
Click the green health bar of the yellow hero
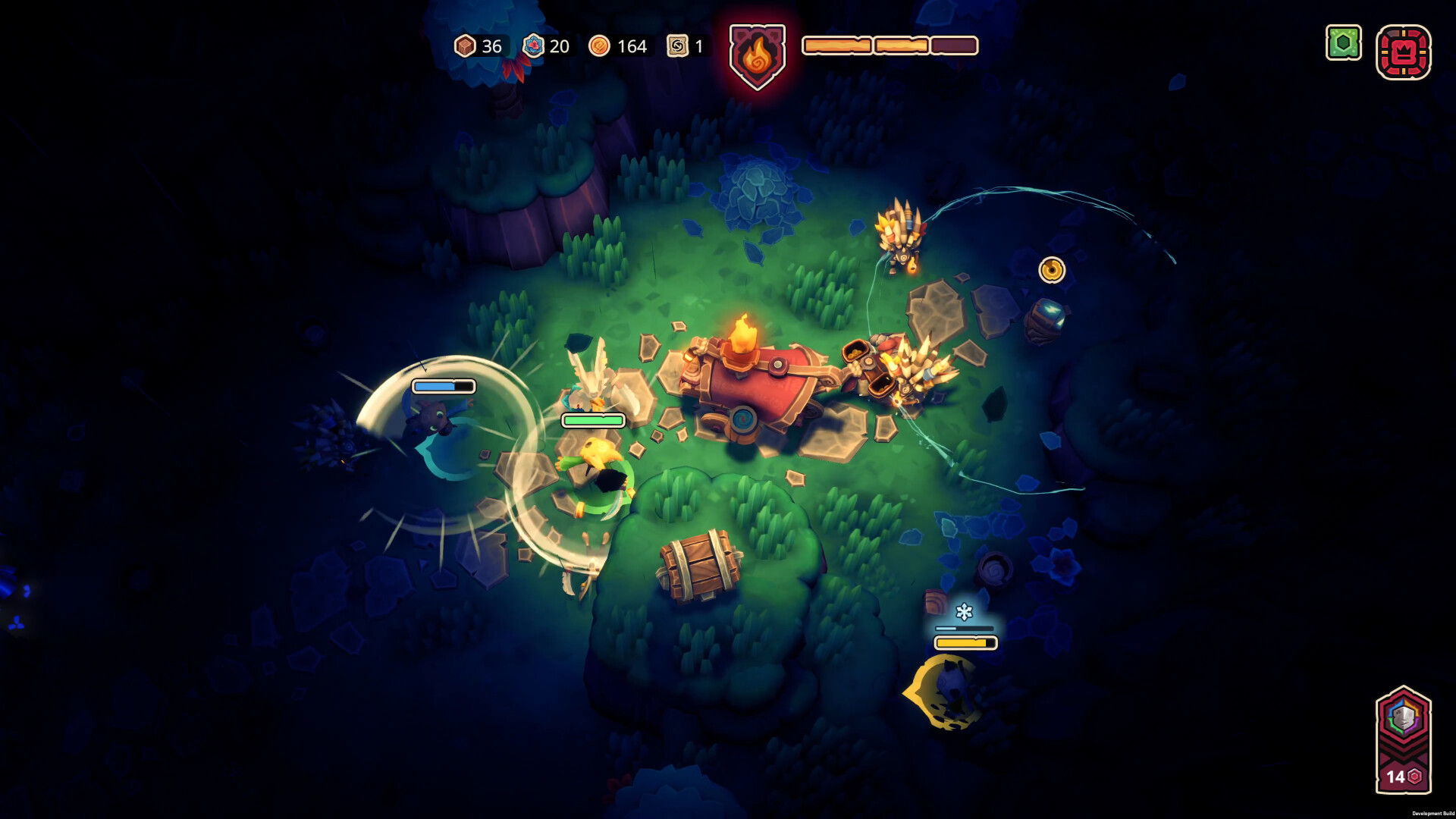[x=592, y=420]
